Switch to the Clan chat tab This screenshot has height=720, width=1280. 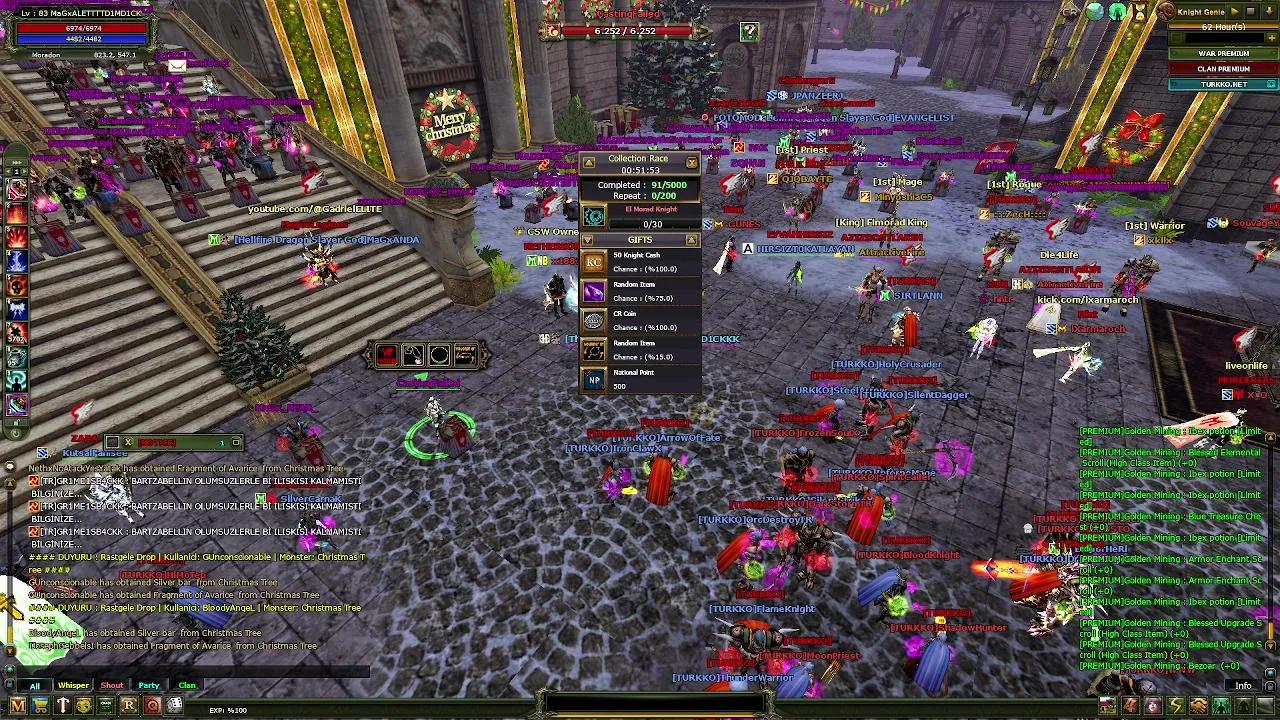coord(187,685)
